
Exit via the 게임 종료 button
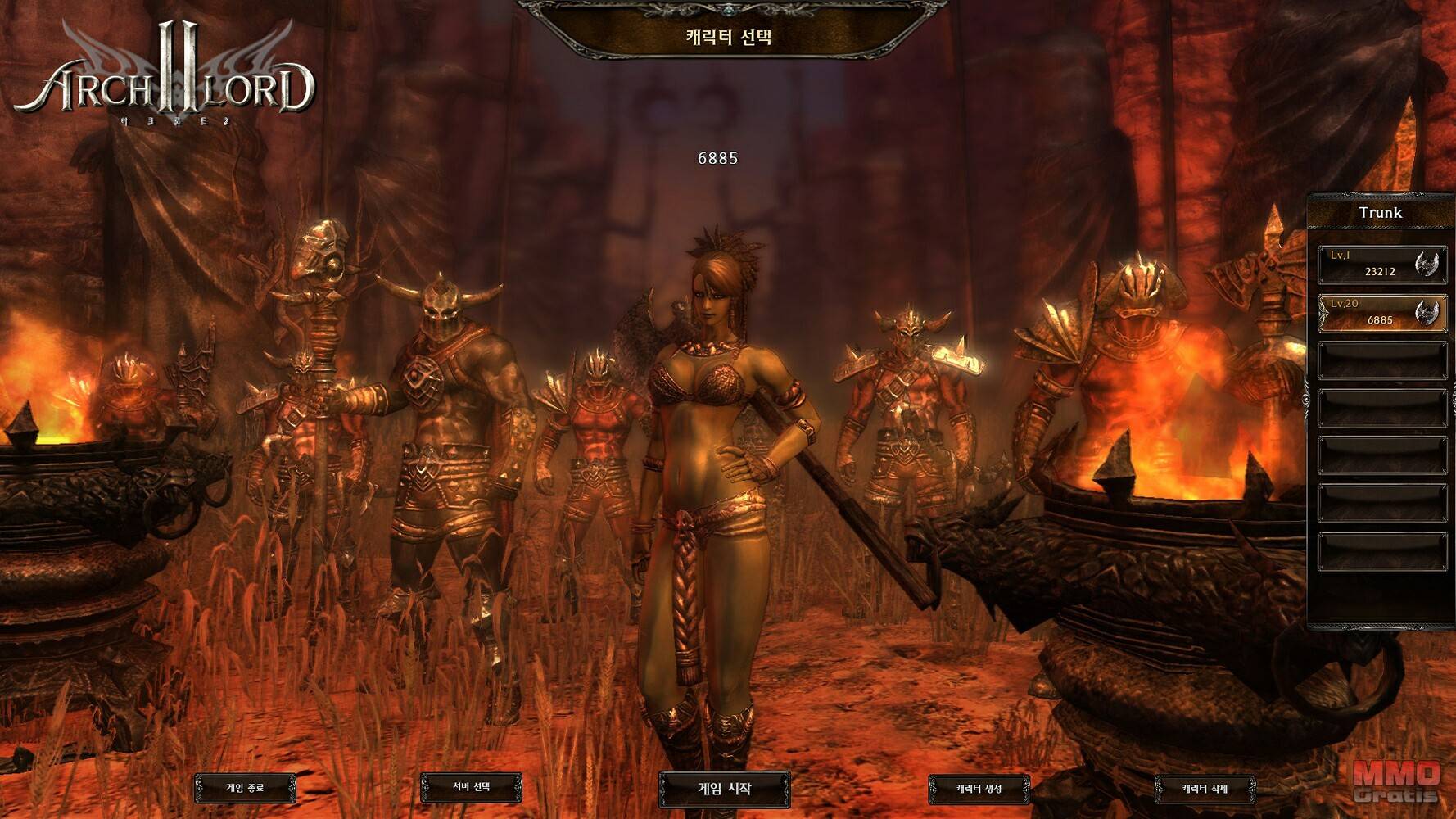click(x=245, y=788)
